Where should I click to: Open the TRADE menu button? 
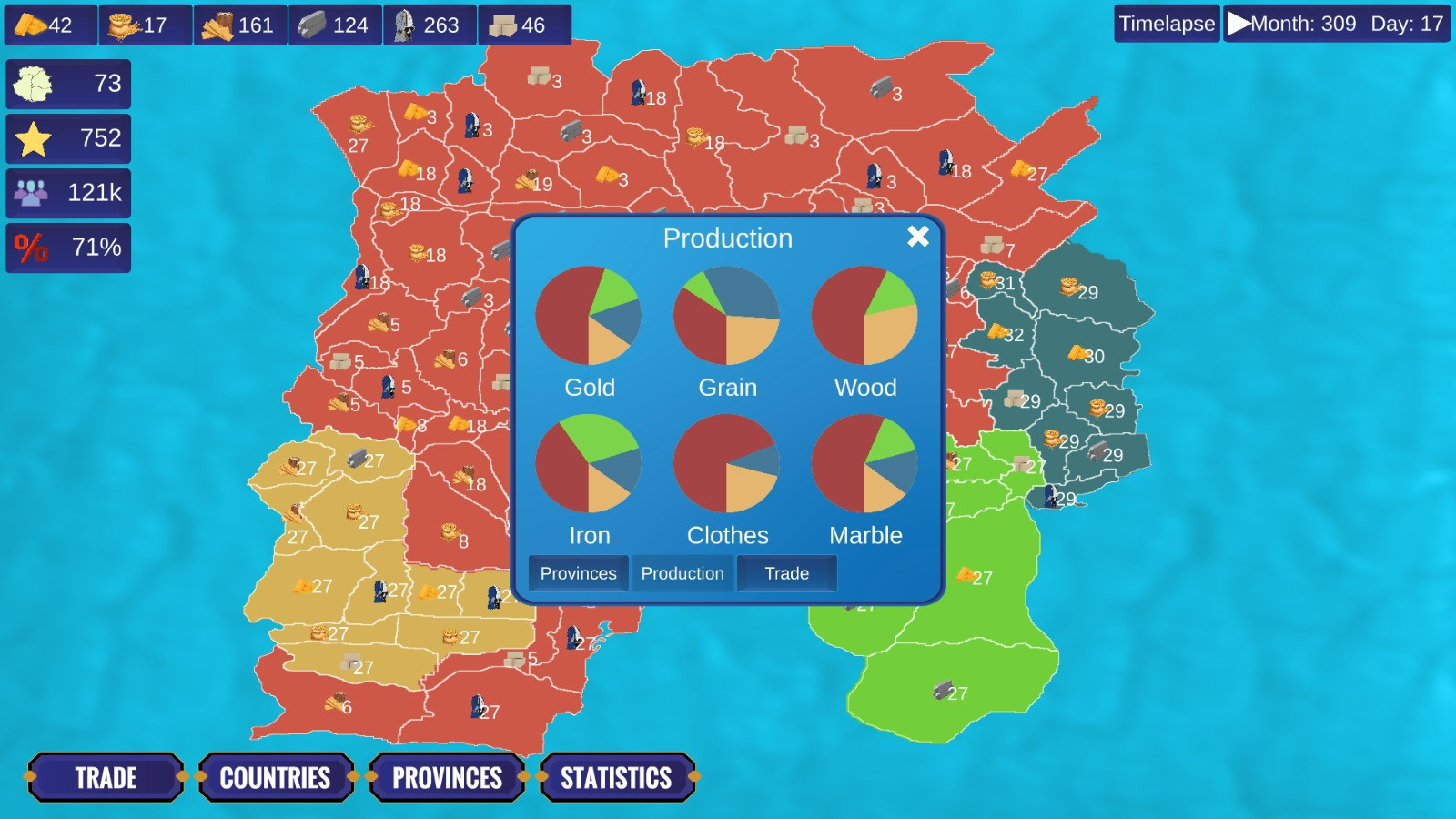pos(106,777)
